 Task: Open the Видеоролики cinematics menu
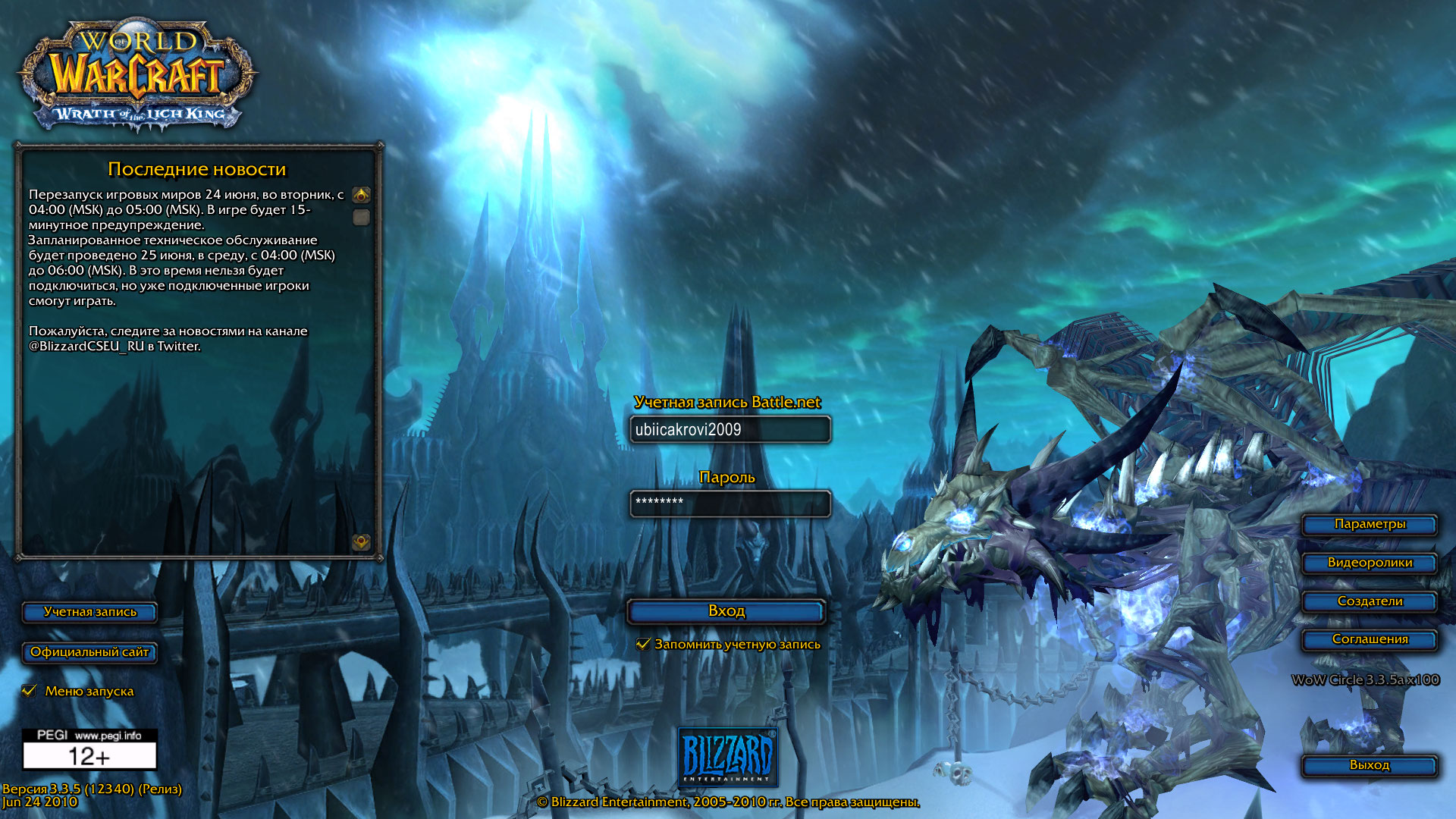[x=1369, y=563]
